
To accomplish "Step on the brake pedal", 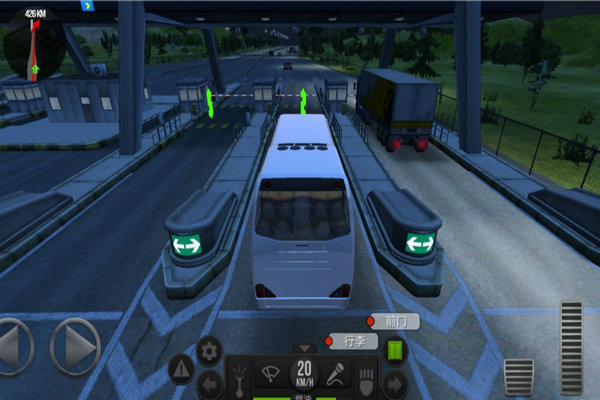I will [x=518, y=377].
